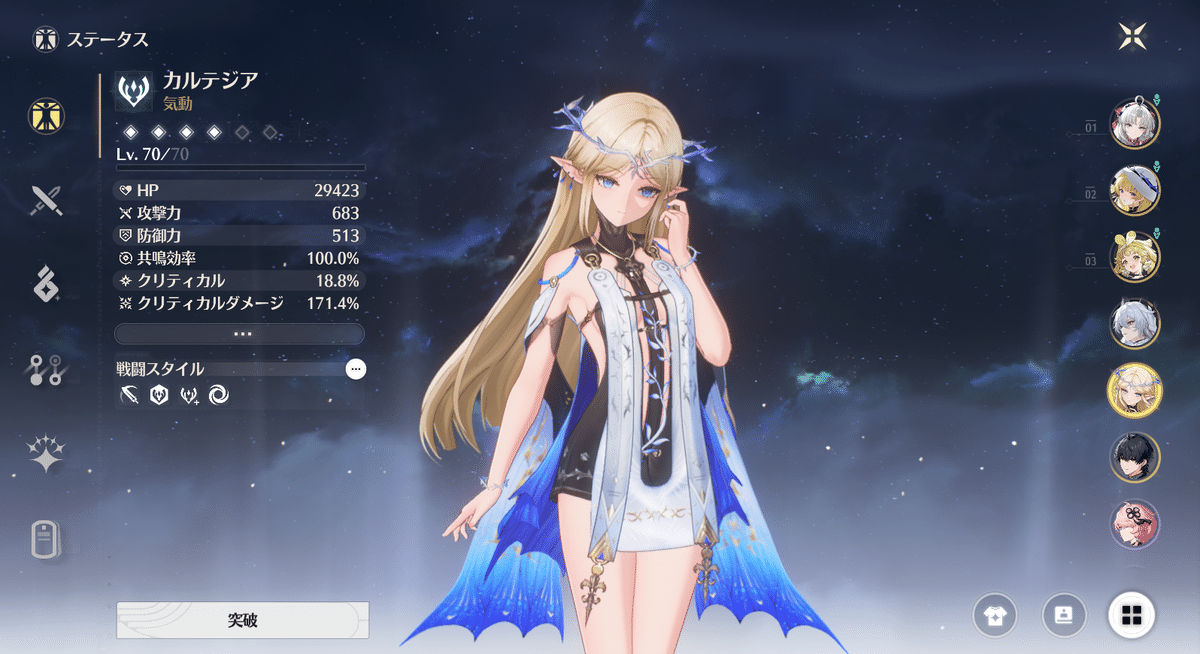Open the skill tree nodes tab
The image size is (1200, 654).
tap(46, 371)
